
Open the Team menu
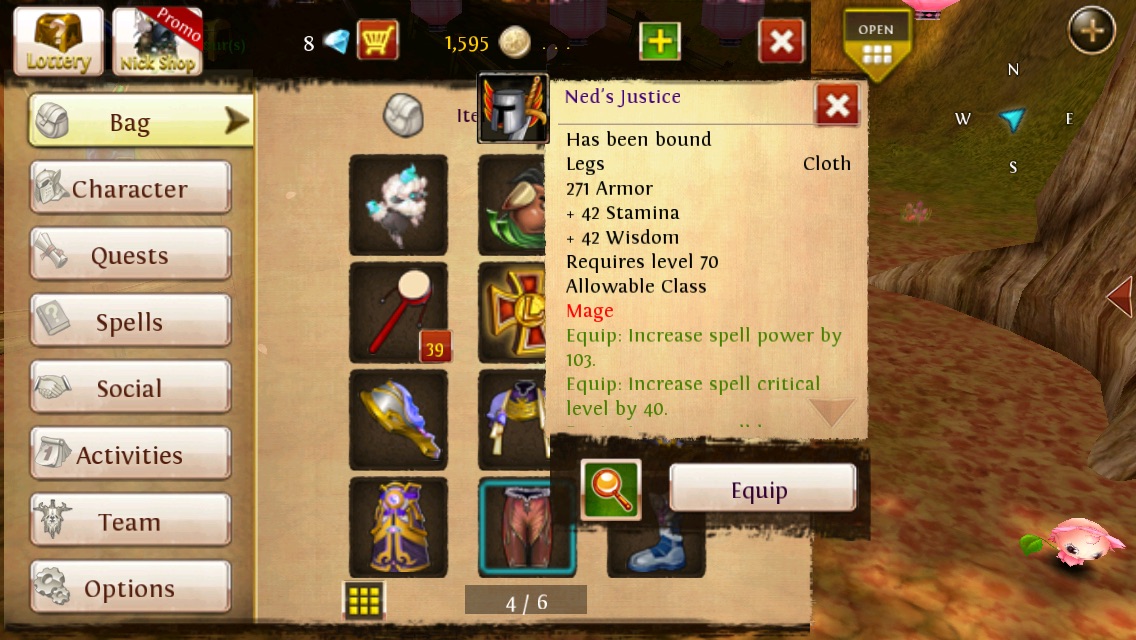pyautogui.click(x=130, y=522)
